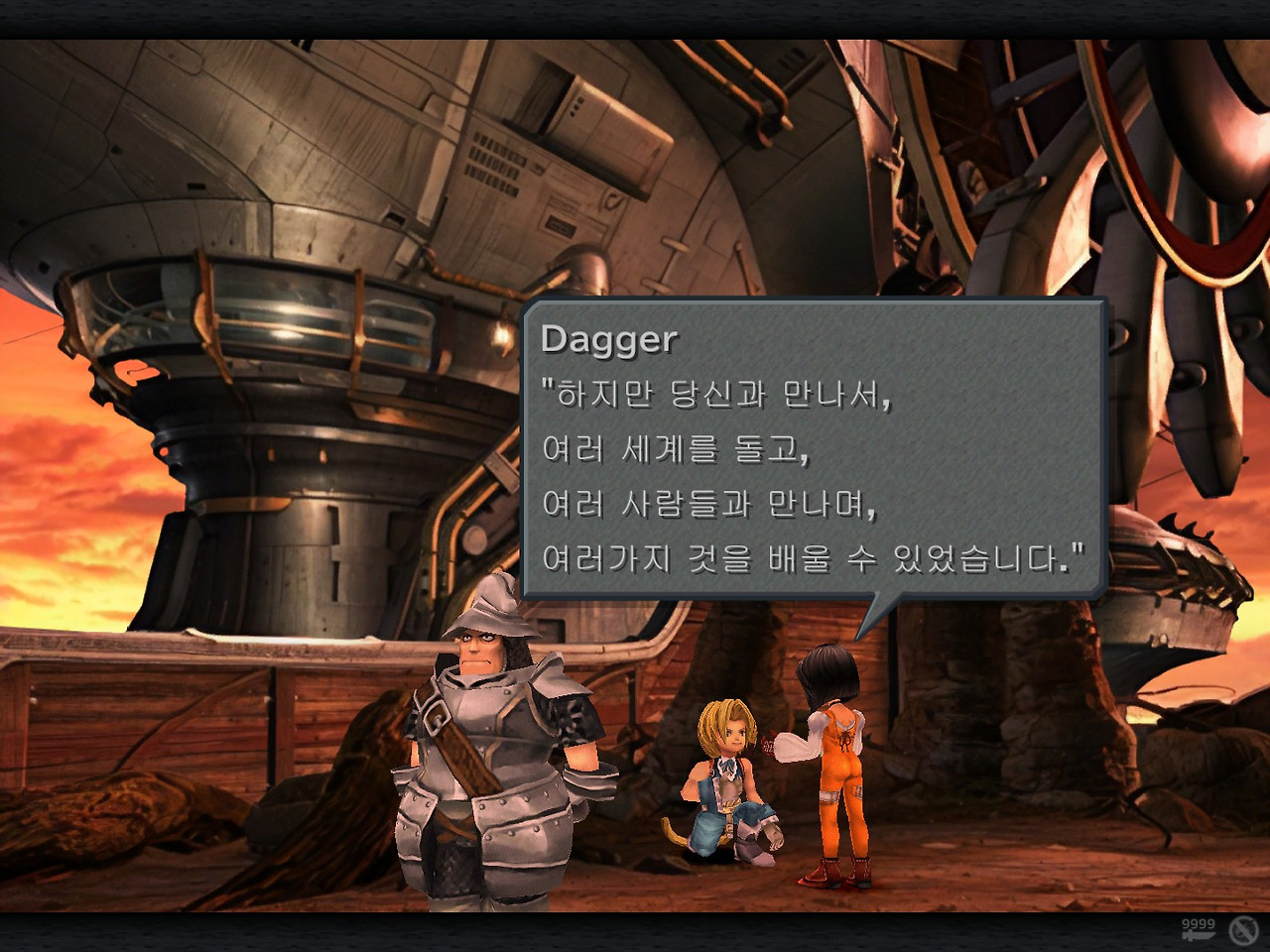Toggle the 9999 damage sword booster icon
The image size is (1270, 952).
pos(1199,929)
